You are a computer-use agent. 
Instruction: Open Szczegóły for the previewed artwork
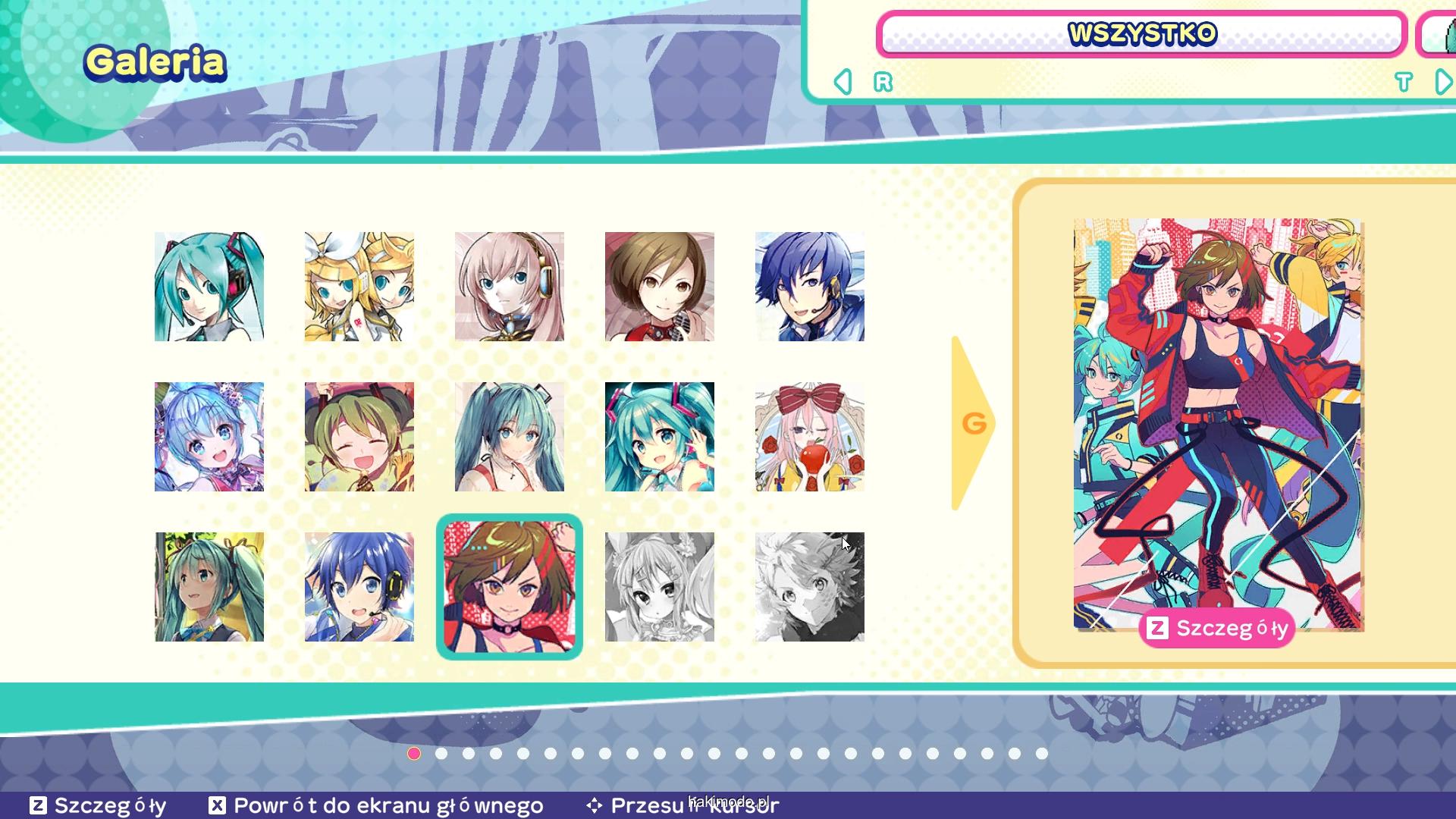coord(1216,628)
